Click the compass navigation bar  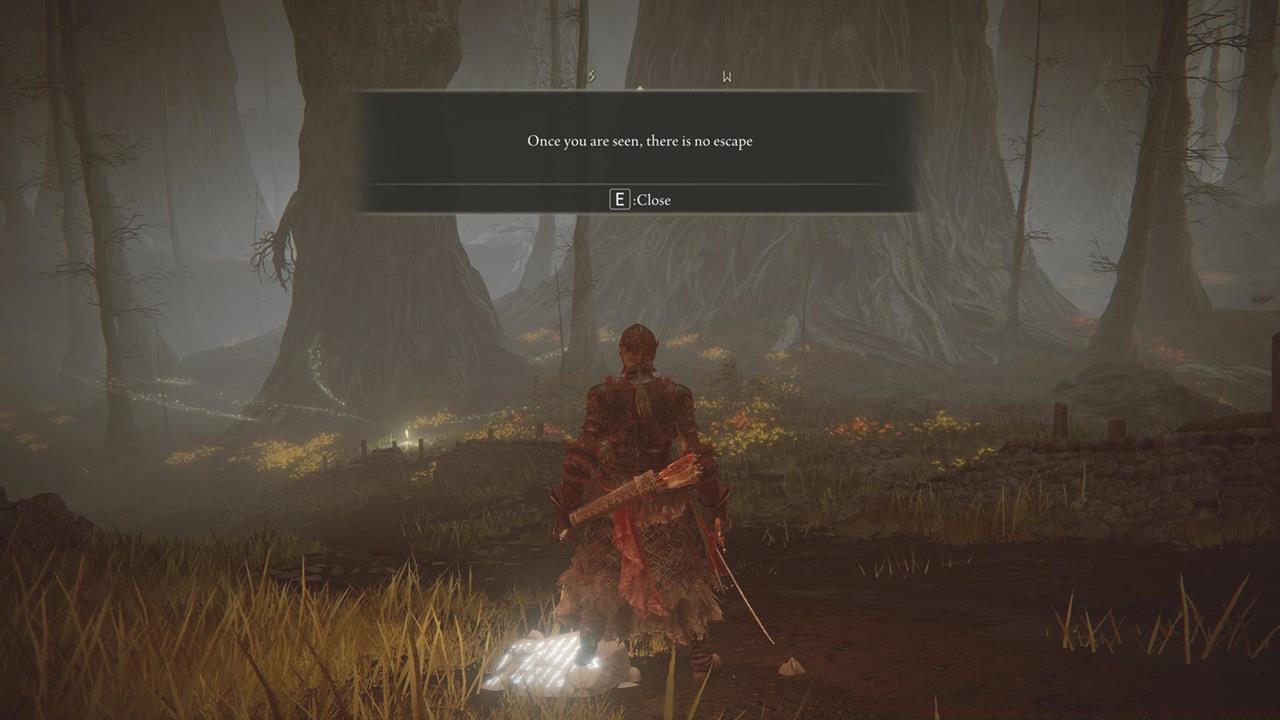(x=640, y=78)
